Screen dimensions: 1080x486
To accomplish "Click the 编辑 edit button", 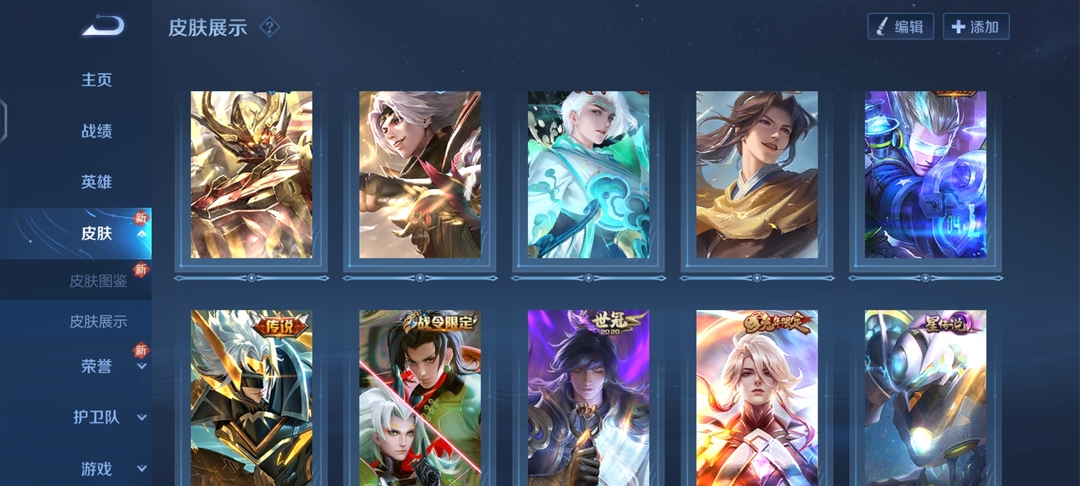I will 900,27.
